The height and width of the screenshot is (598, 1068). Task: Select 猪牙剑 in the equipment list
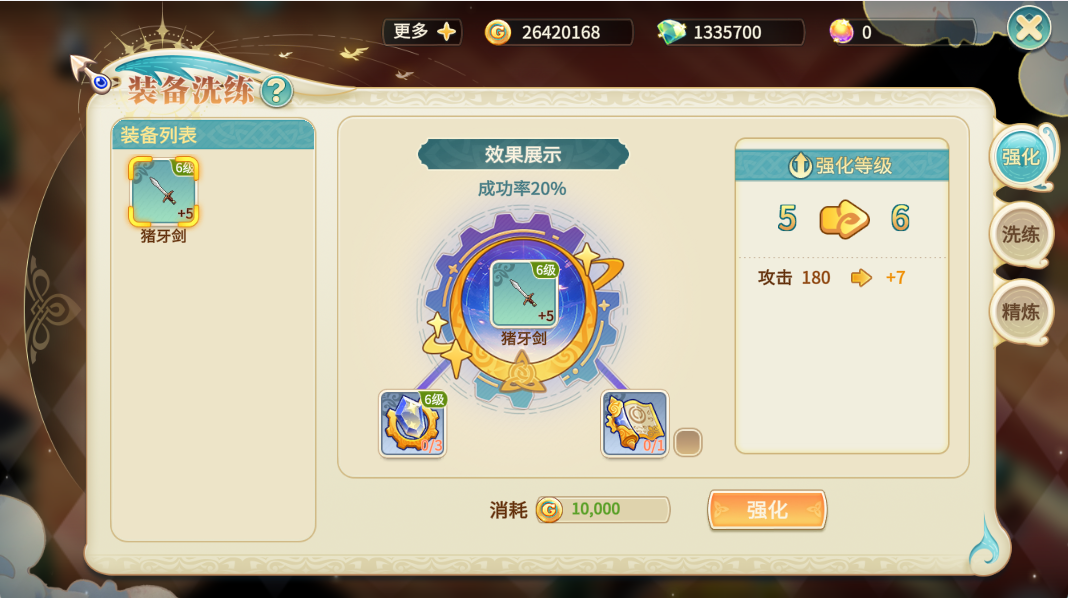[x=164, y=192]
